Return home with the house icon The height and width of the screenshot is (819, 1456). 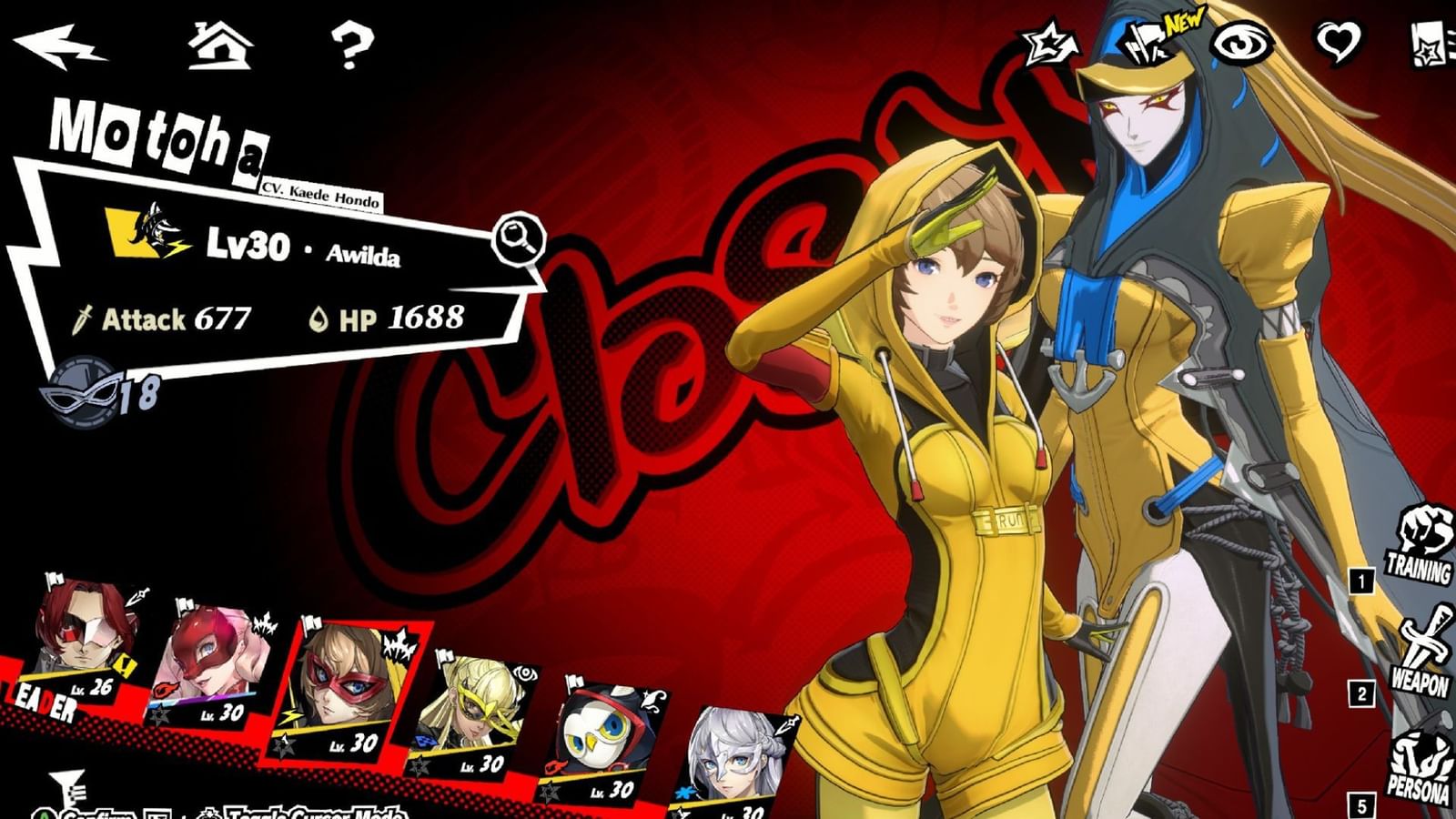[218, 44]
